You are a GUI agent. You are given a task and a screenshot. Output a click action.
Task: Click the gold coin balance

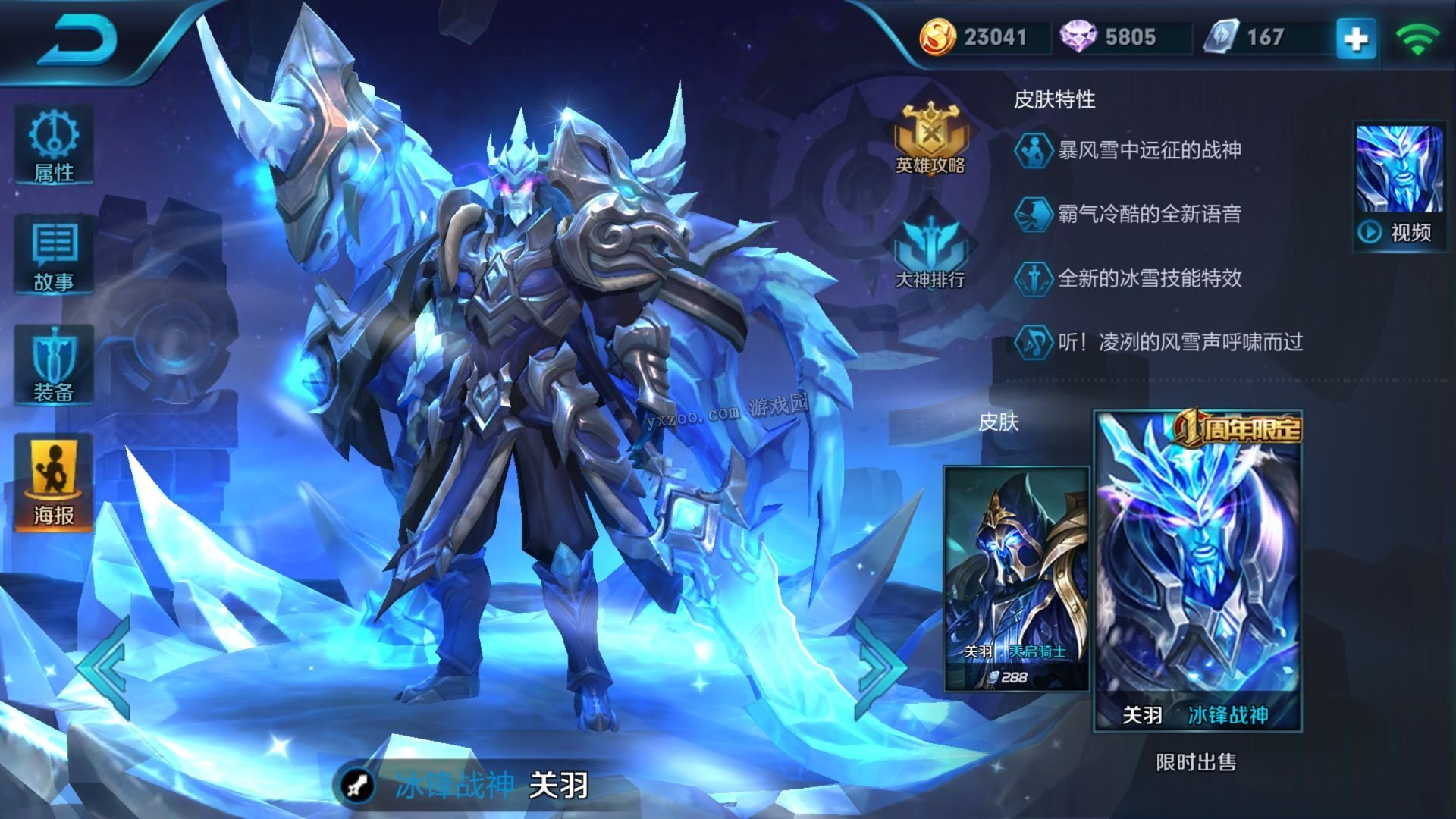(978, 37)
